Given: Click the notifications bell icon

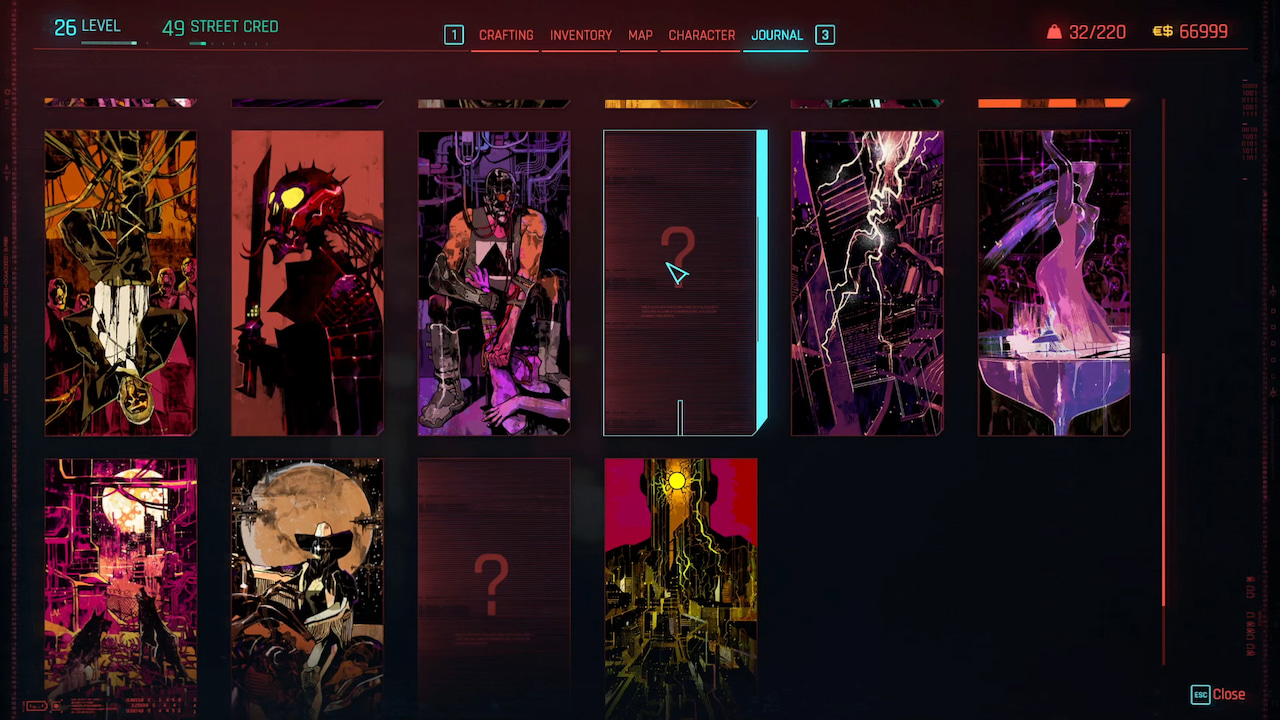Looking at the screenshot, I should tap(1055, 31).
